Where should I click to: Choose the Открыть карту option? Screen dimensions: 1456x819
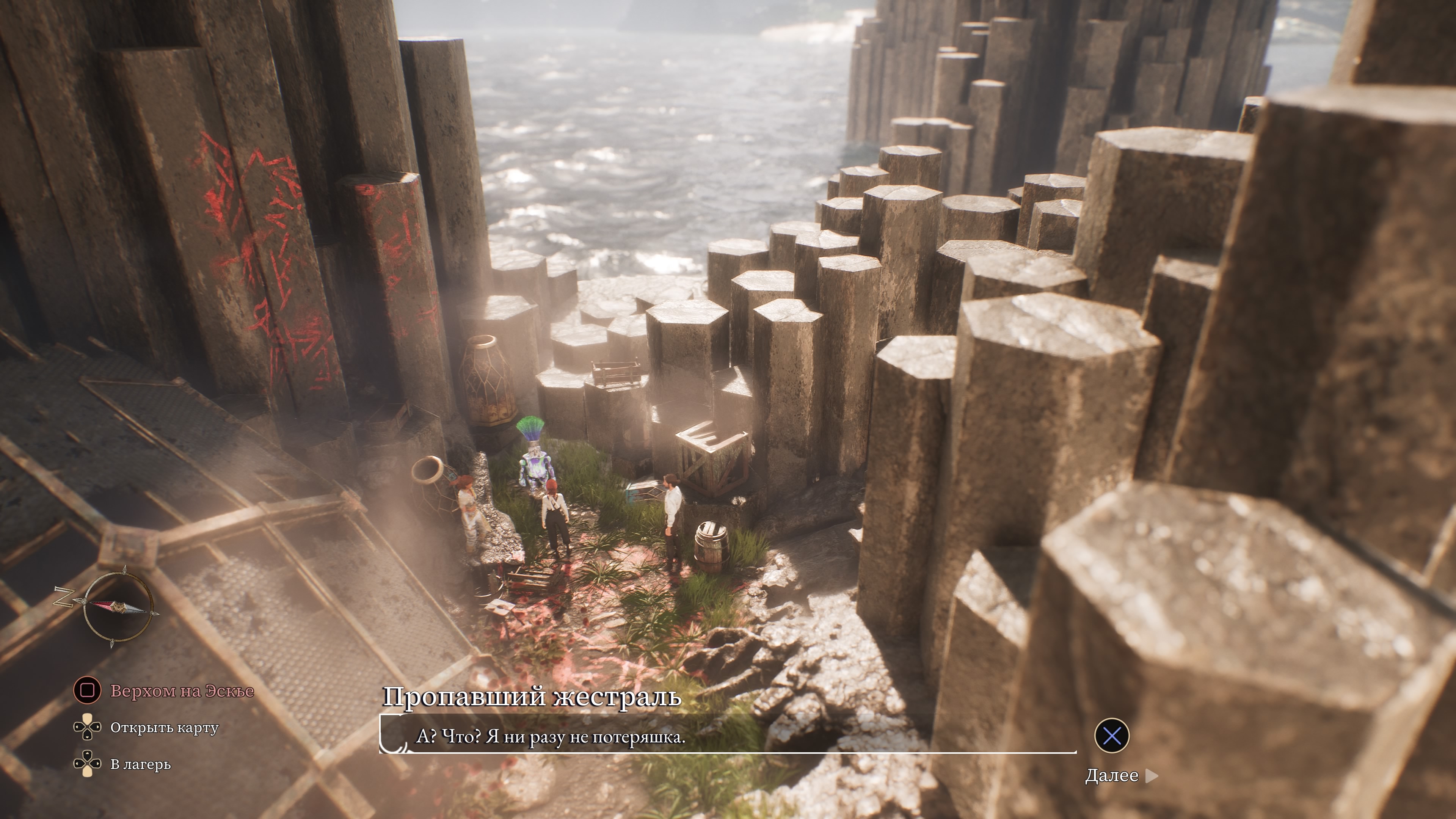(x=164, y=728)
